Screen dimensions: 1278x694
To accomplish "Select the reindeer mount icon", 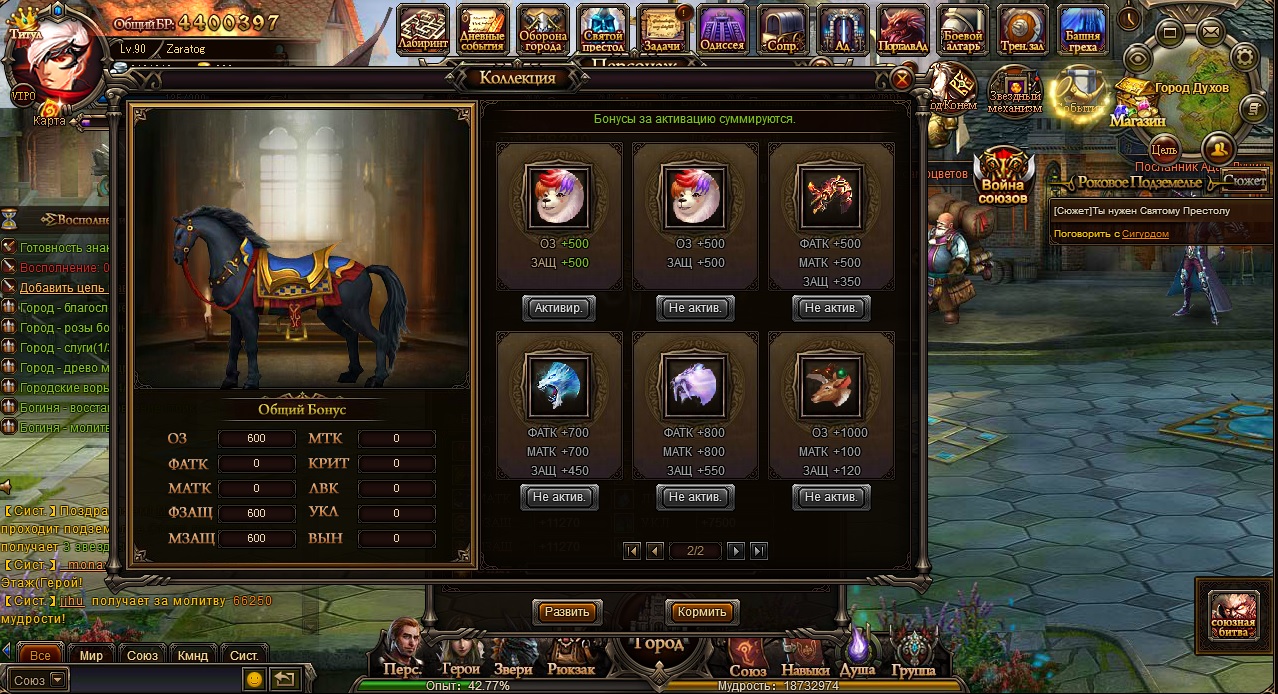I will [831, 385].
